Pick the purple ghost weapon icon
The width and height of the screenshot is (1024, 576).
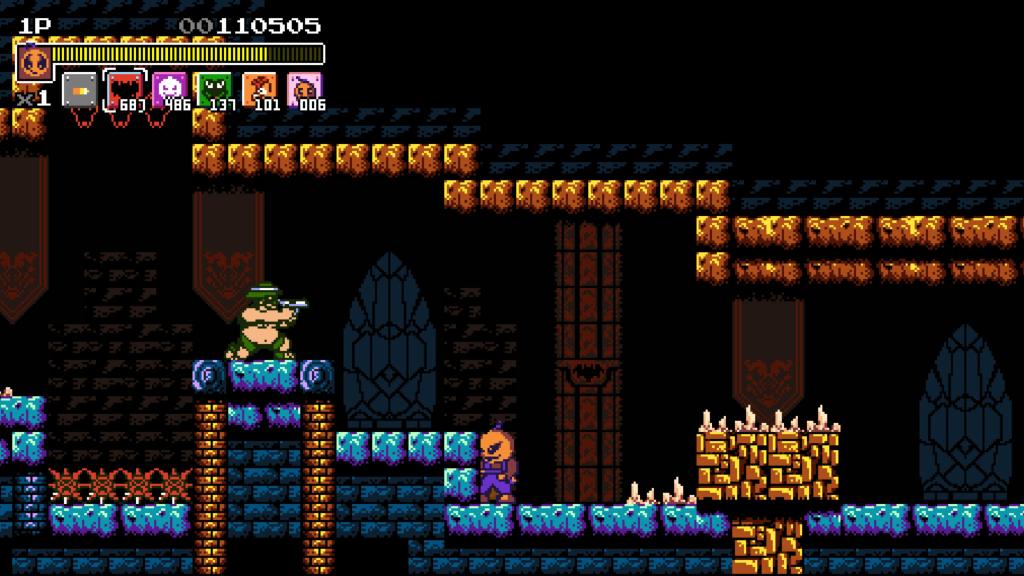click(167, 89)
